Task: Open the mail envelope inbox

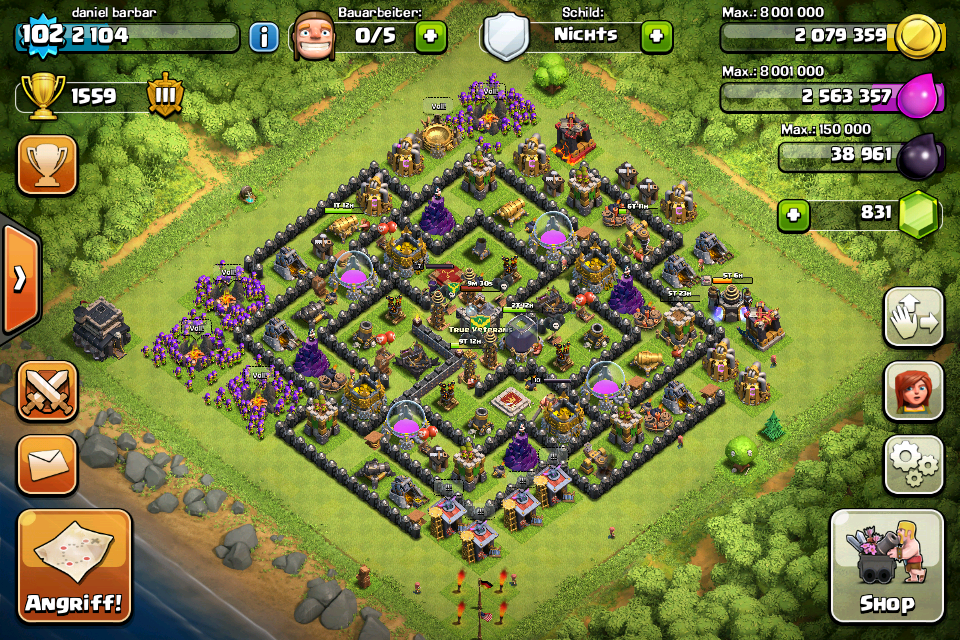Action: [47, 465]
